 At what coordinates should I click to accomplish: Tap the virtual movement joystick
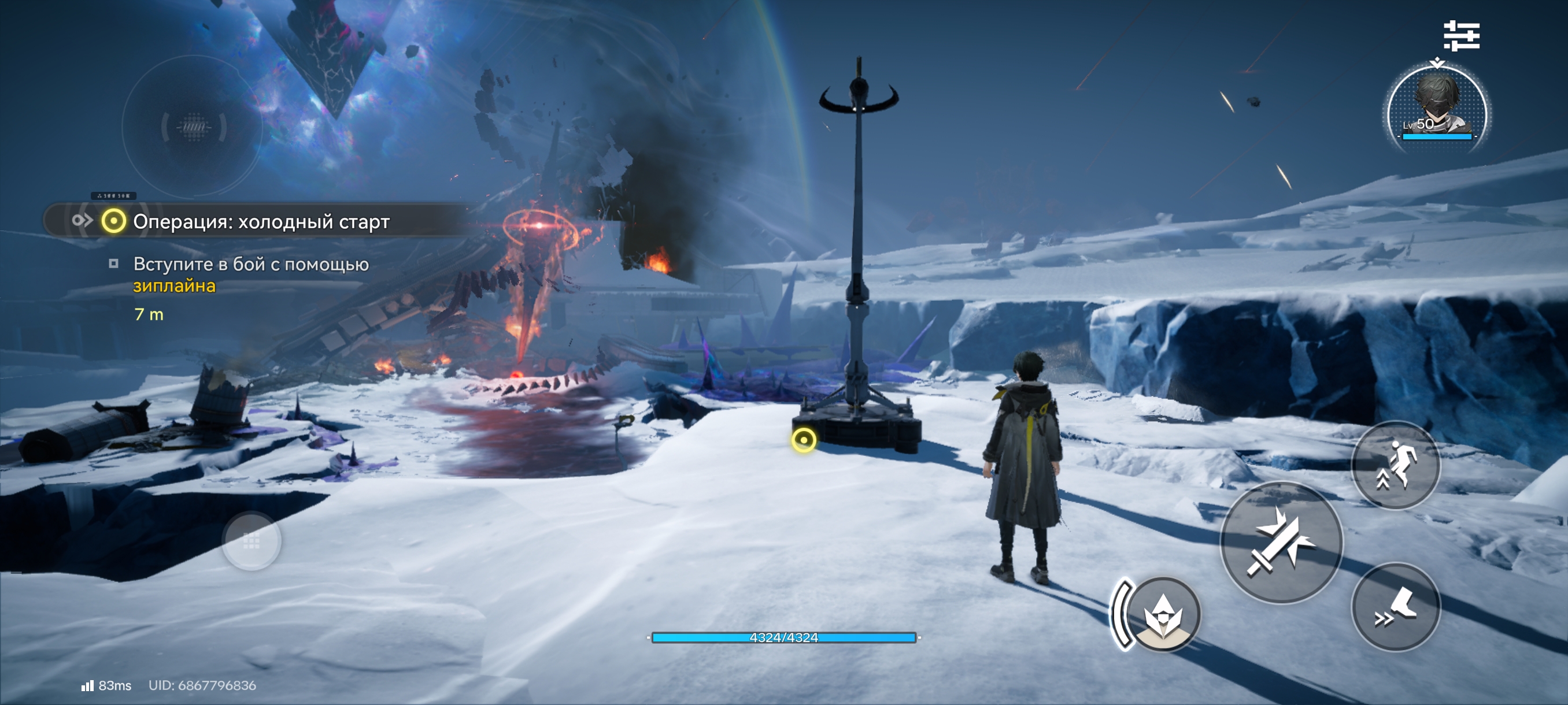(252, 541)
